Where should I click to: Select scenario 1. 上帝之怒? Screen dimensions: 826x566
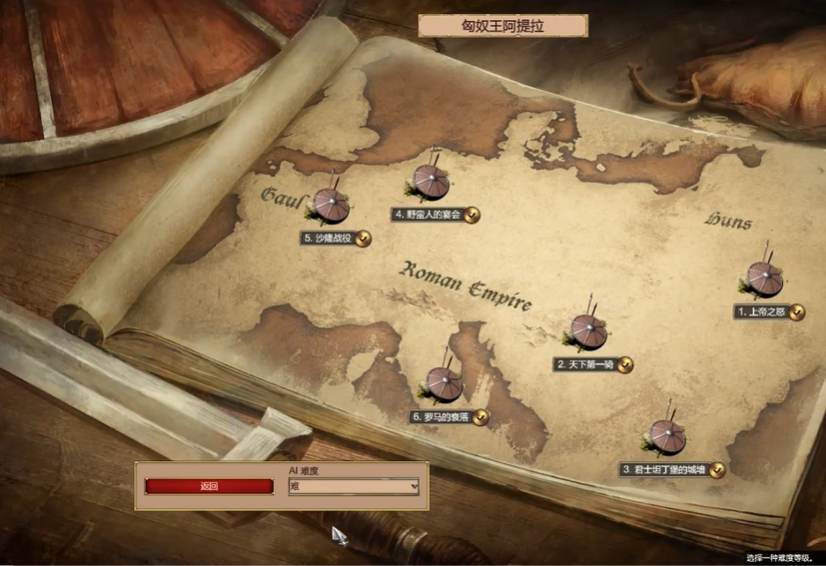tap(765, 281)
